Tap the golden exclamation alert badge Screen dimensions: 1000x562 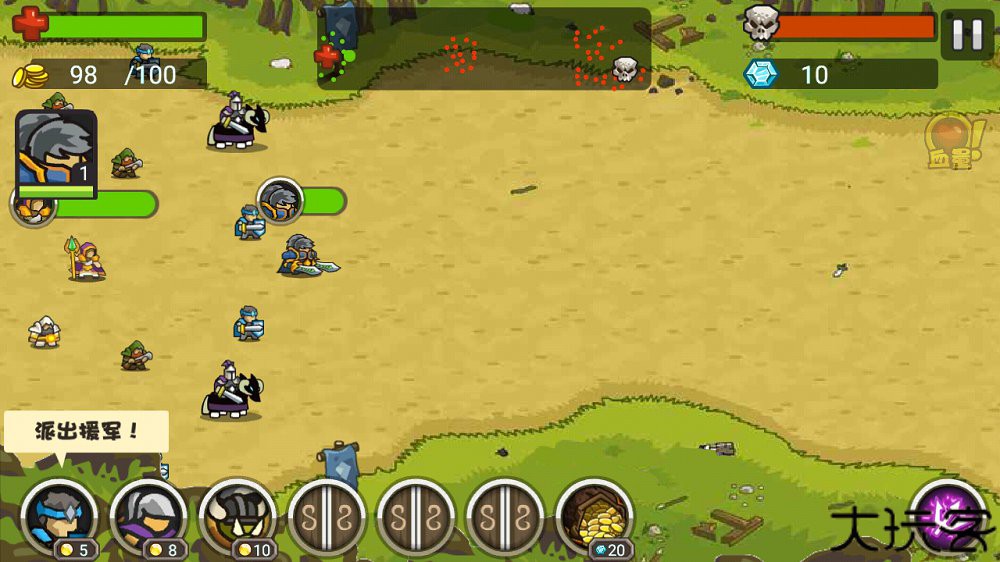pos(948,142)
